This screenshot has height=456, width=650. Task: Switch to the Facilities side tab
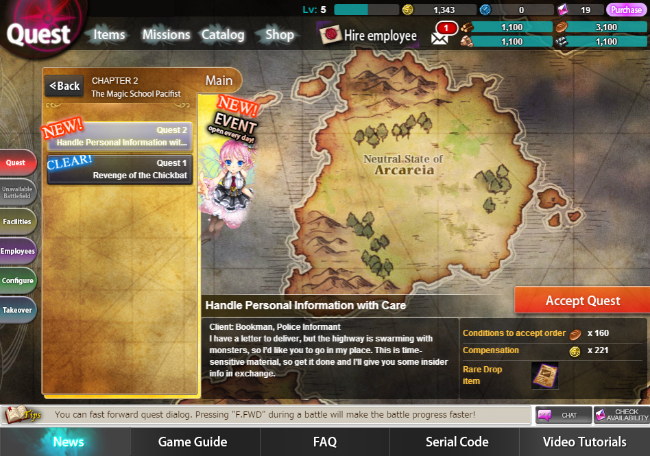point(17,221)
